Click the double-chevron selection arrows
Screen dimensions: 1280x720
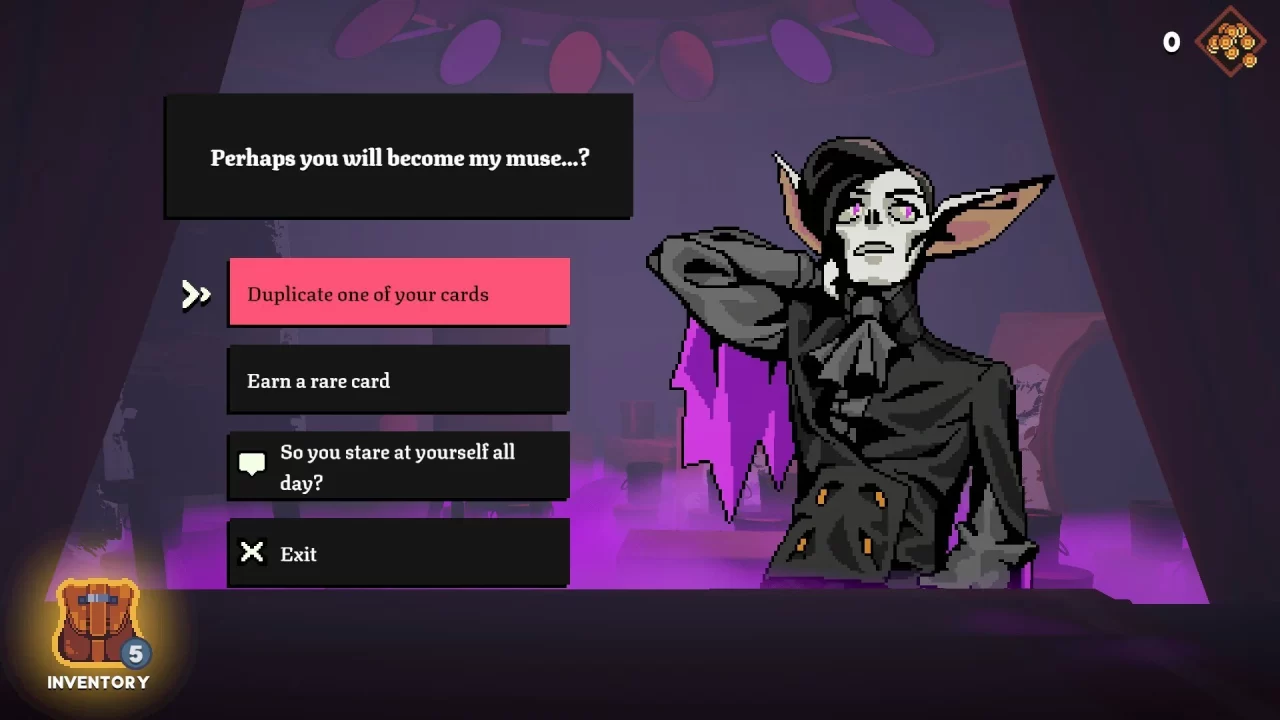point(196,294)
